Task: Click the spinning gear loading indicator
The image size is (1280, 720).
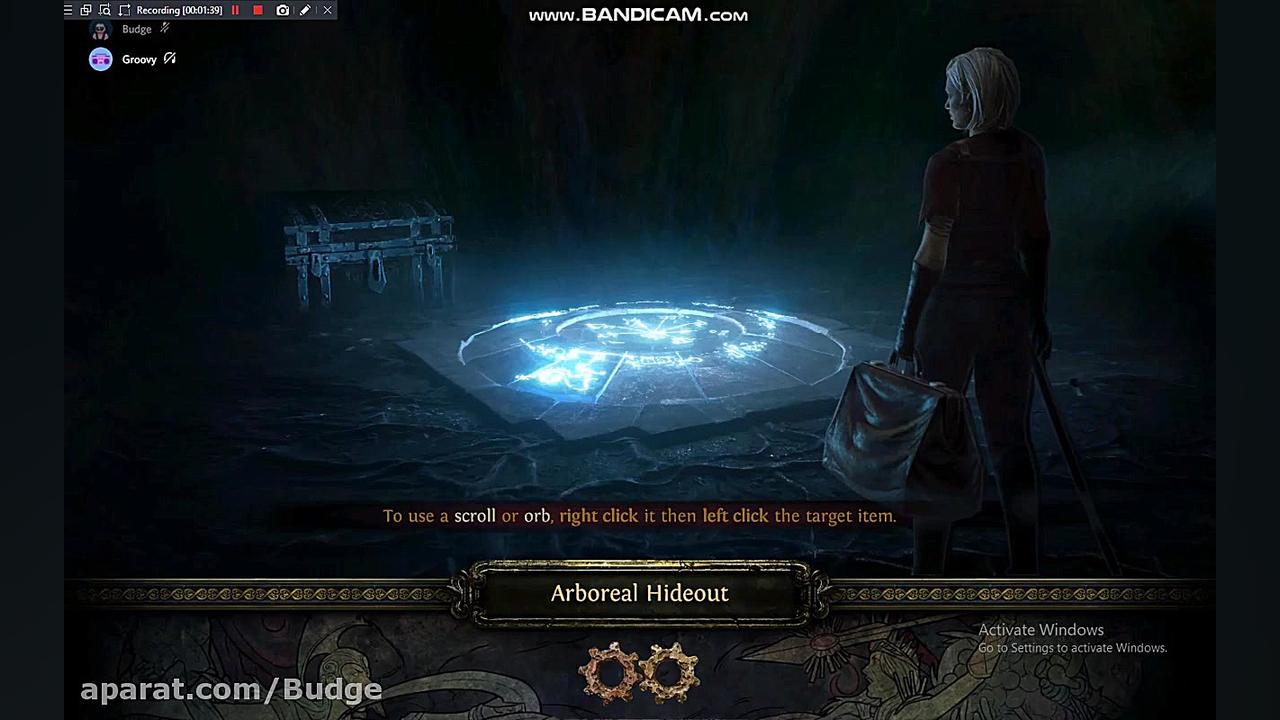Action: click(x=639, y=672)
